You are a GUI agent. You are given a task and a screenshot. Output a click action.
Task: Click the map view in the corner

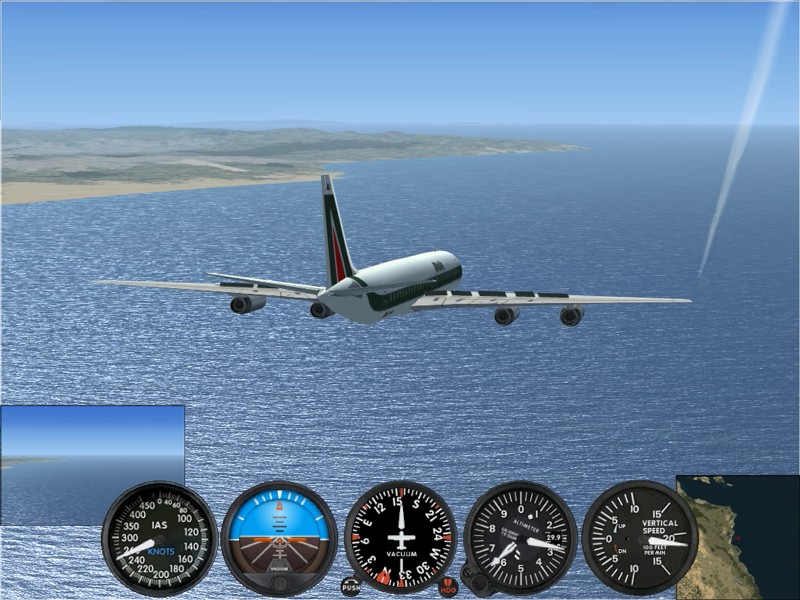pos(738,536)
